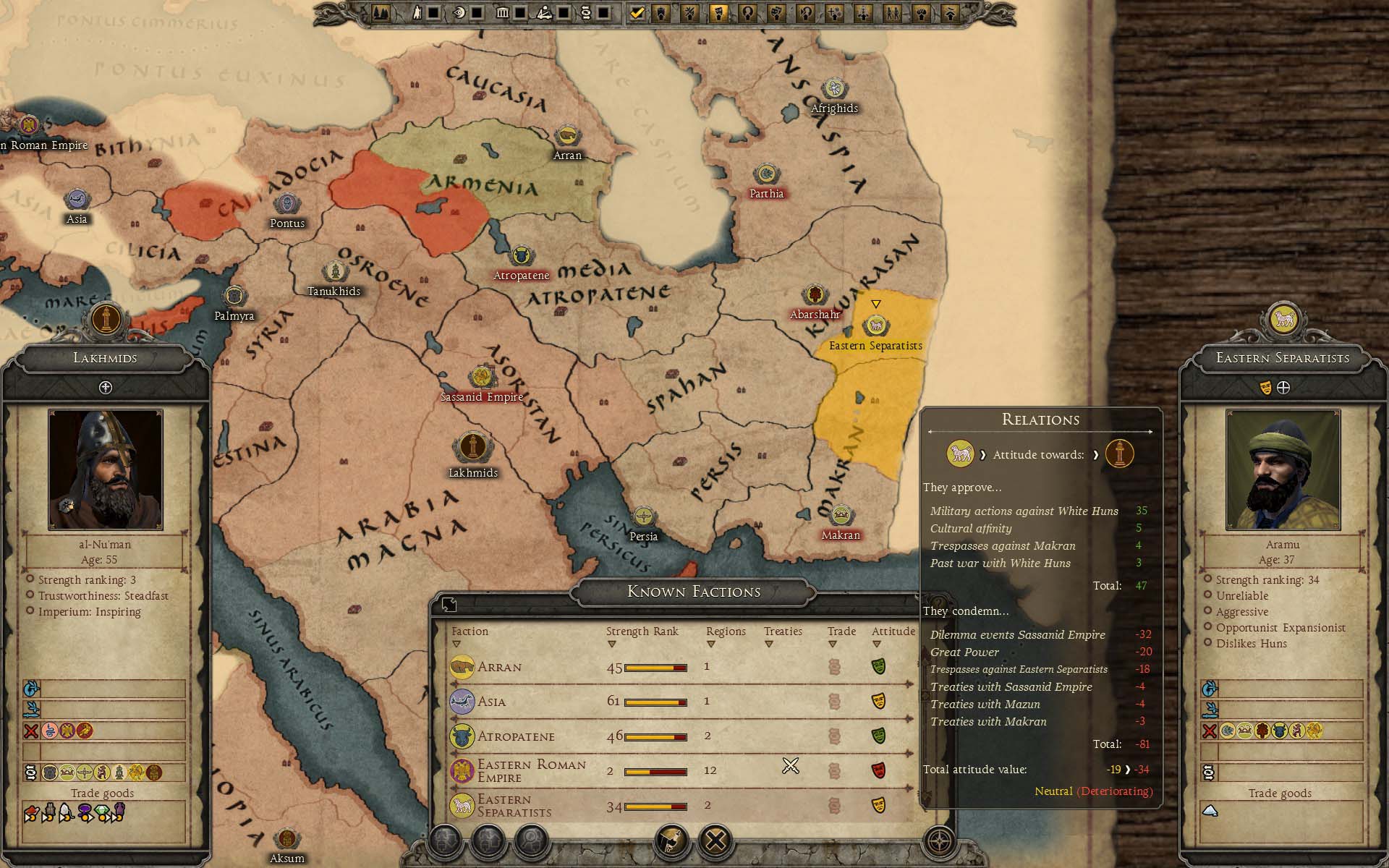Sort factions by Strength Rank

642,632
